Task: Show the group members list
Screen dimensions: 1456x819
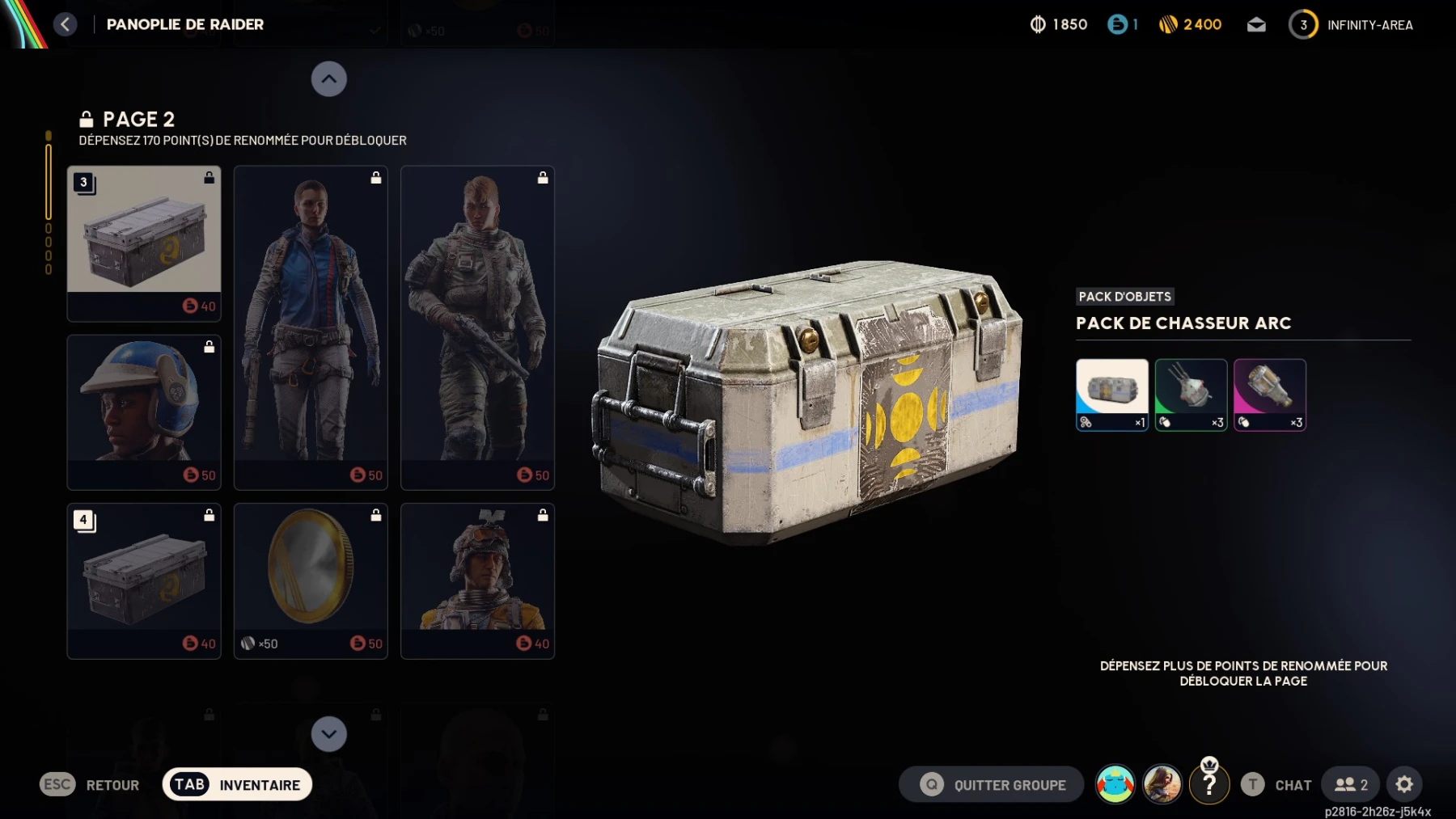Action: tap(1351, 784)
